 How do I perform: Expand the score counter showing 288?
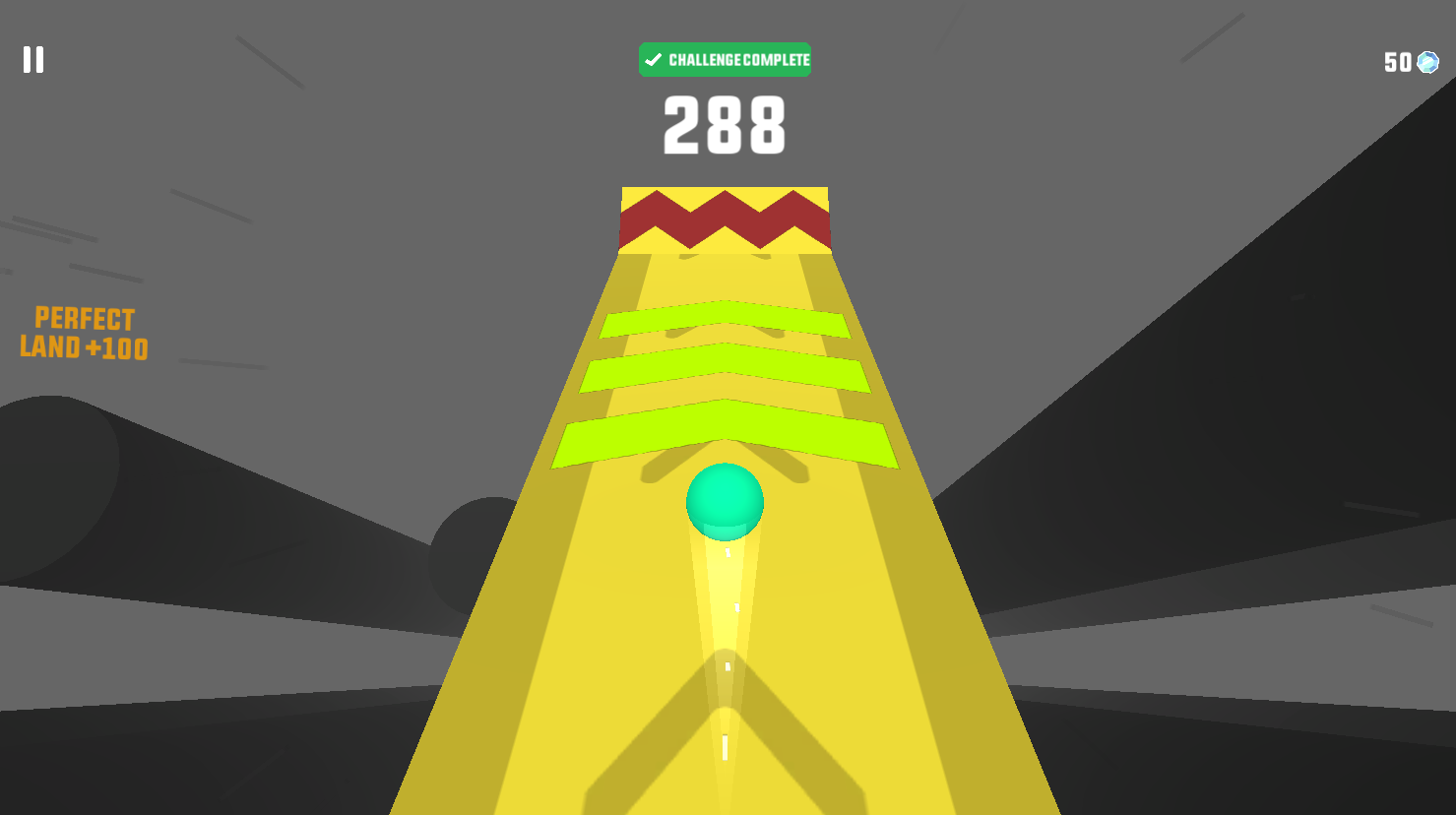[x=726, y=123]
